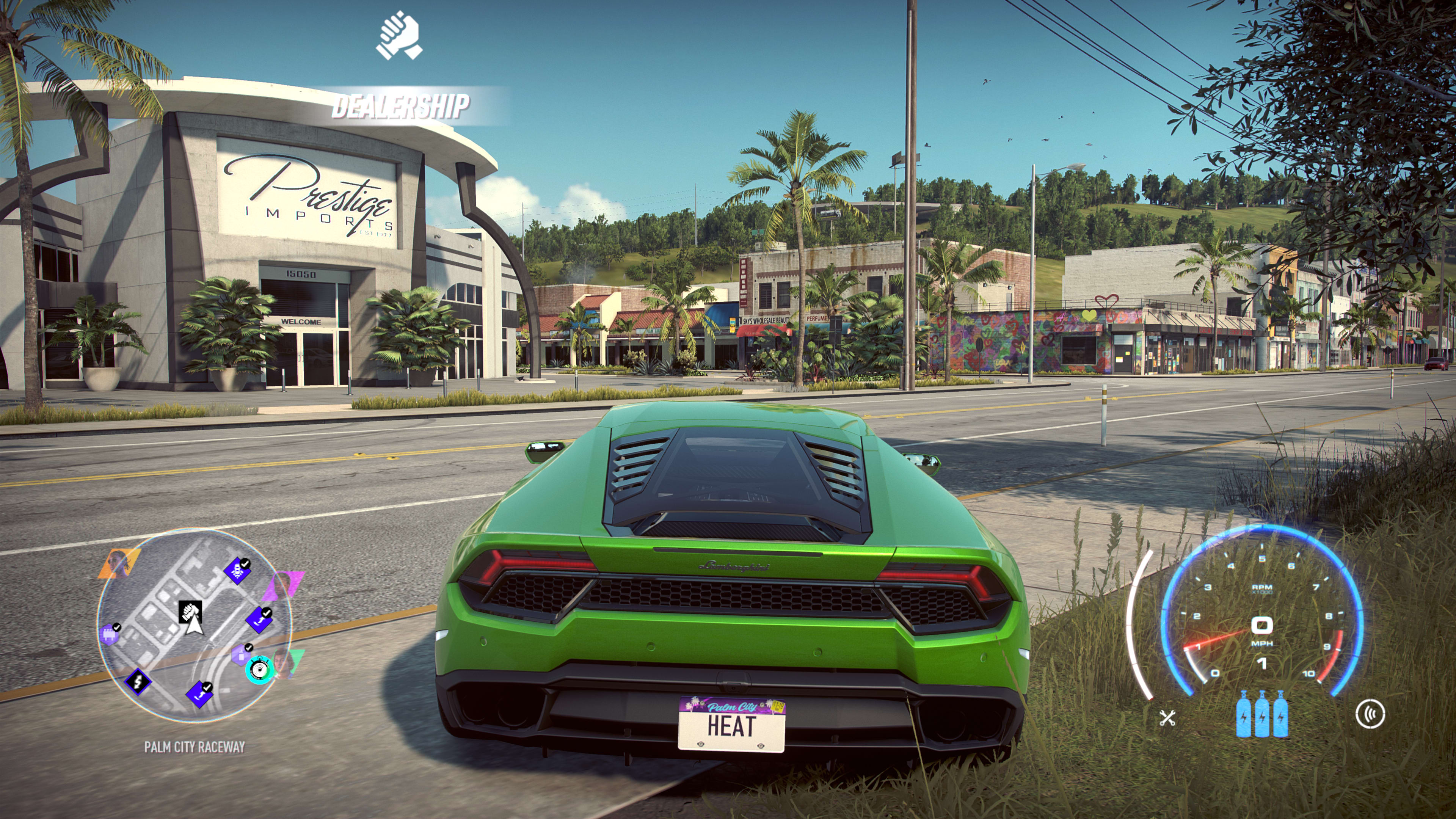Select the dealership marker on the minimap

[x=190, y=612]
